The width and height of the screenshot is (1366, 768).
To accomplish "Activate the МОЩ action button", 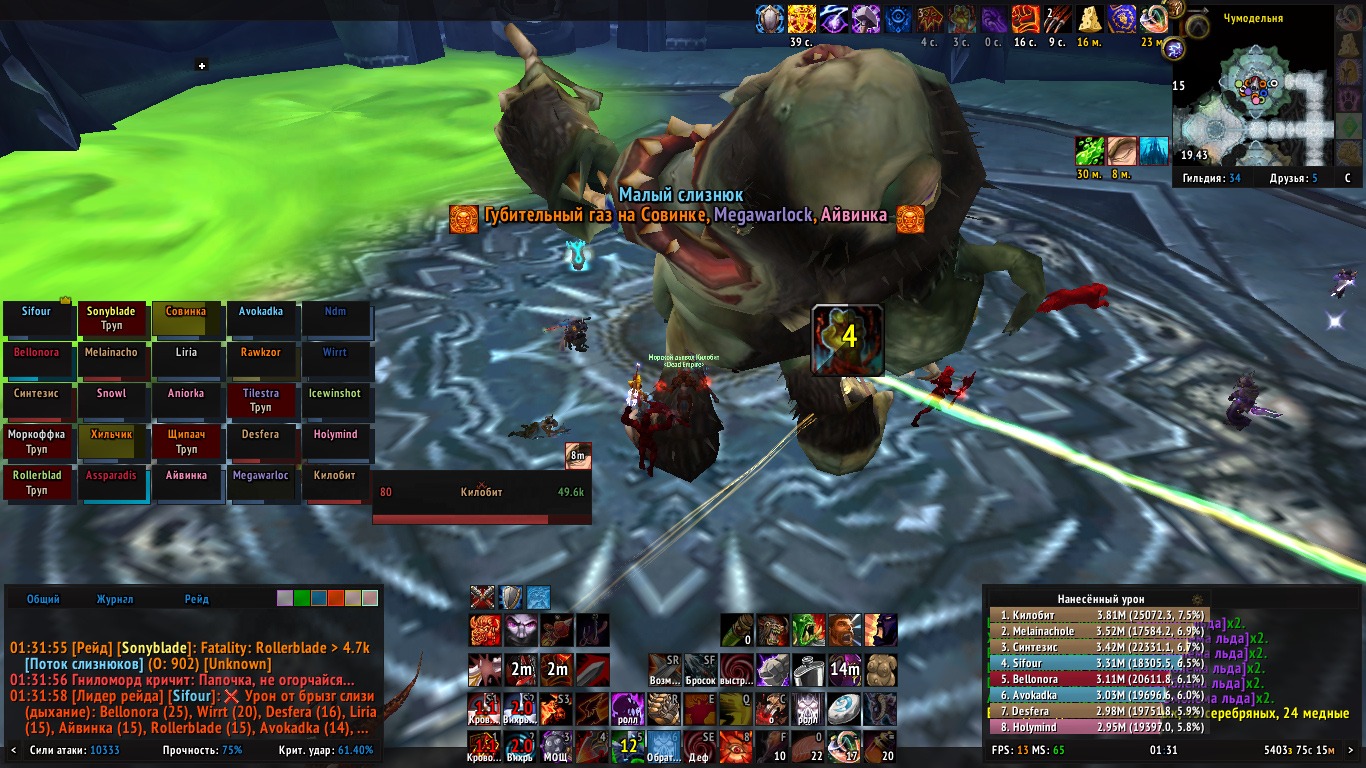I will point(555,747).
